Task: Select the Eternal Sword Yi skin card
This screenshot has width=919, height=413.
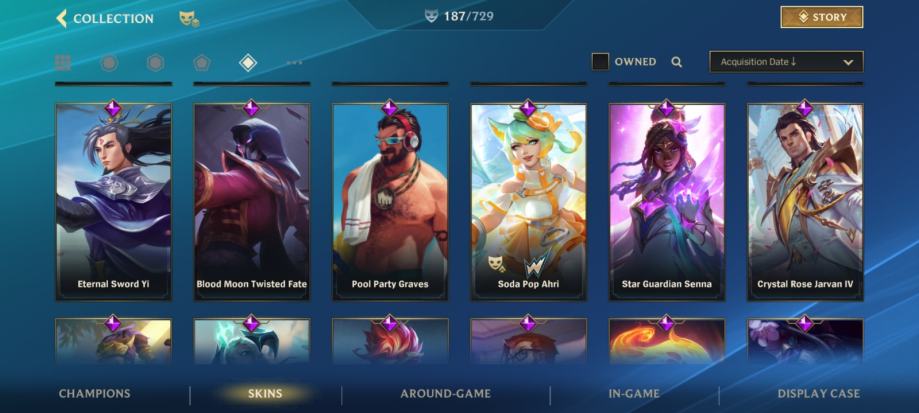Action: [113, 200]
